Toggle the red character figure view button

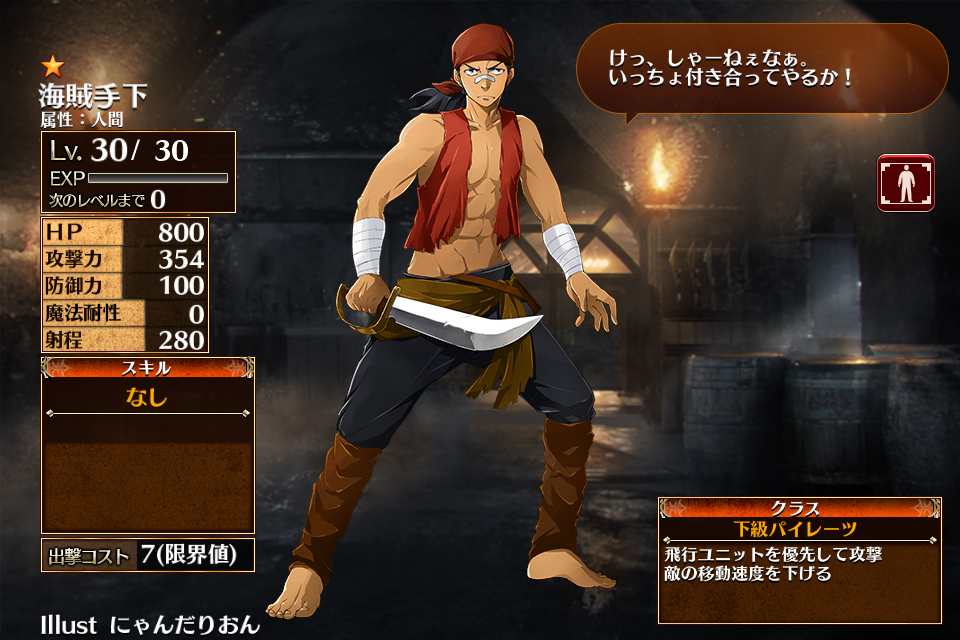click(906, 183)
